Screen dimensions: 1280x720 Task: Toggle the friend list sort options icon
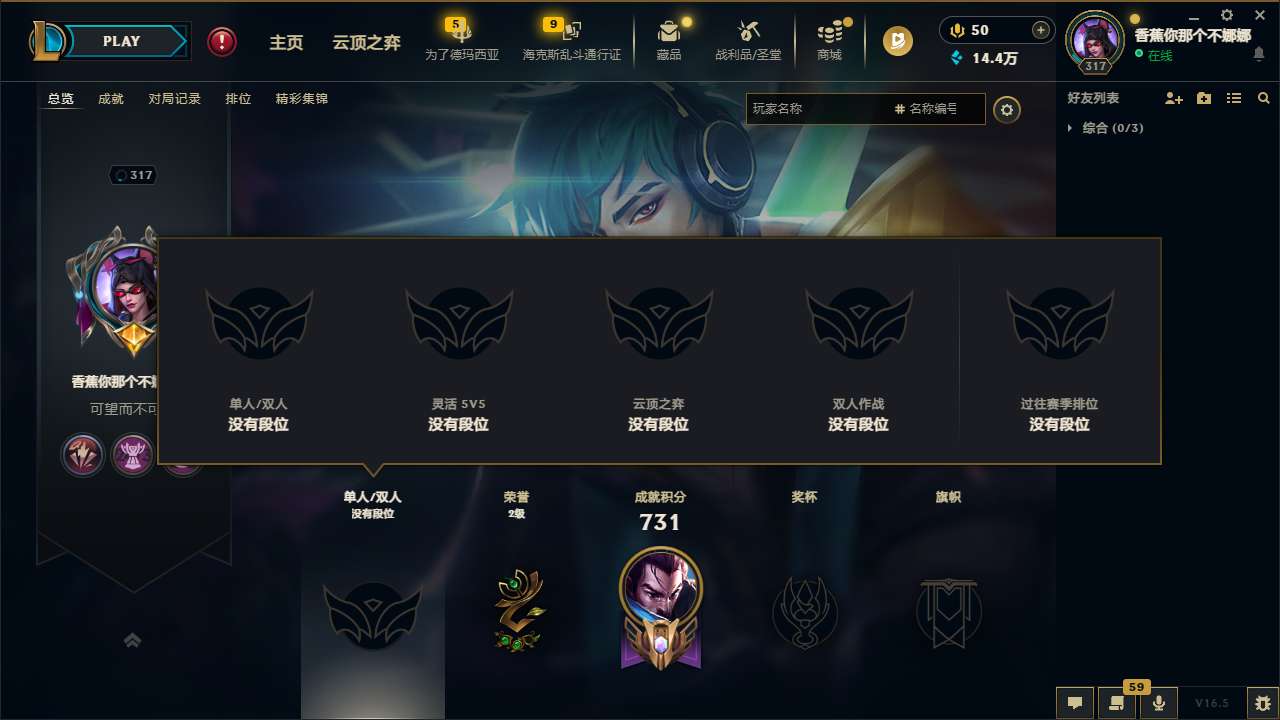click(x=1234, y=98)
